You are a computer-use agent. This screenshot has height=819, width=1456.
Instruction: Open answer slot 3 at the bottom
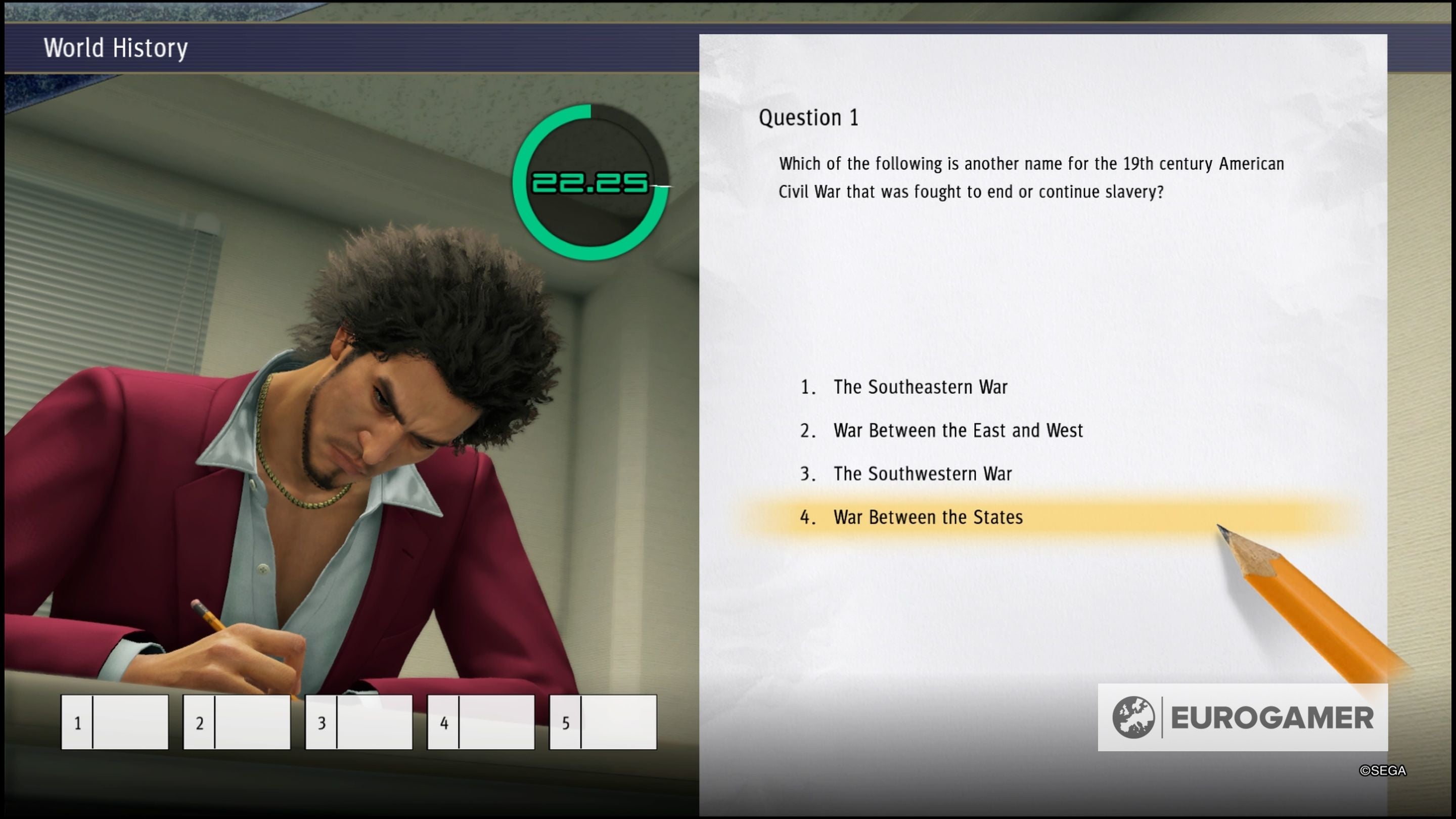coord(358,723)
